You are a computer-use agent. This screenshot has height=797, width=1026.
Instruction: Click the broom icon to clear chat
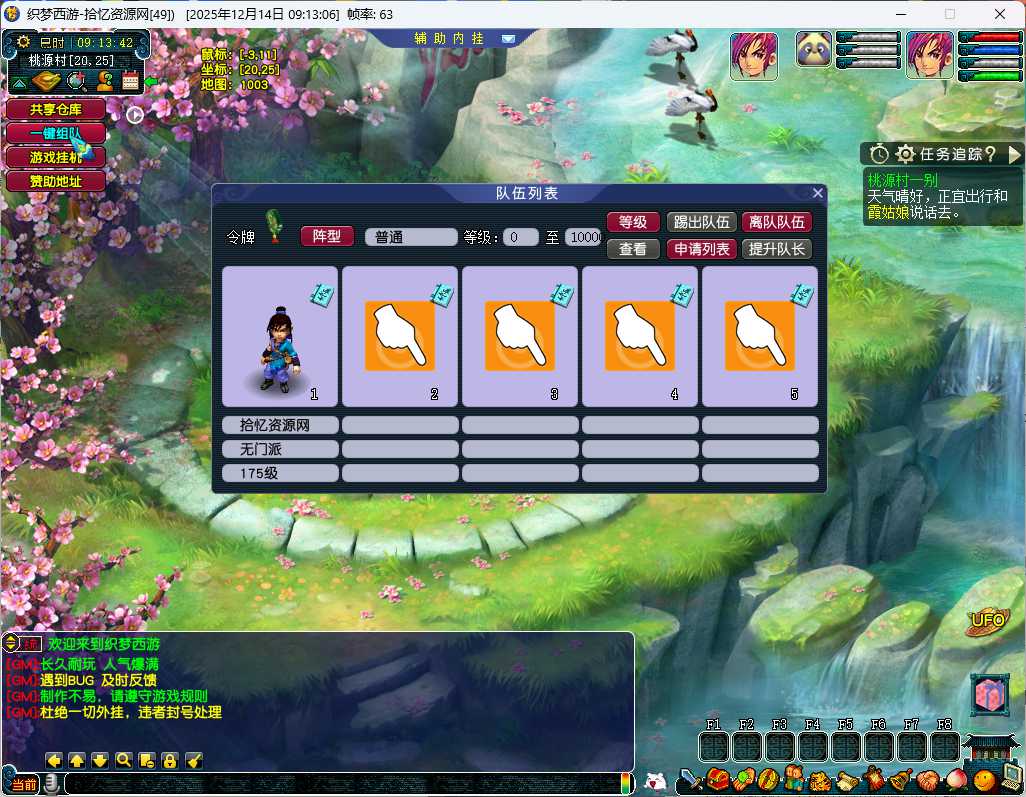[194, 760]
